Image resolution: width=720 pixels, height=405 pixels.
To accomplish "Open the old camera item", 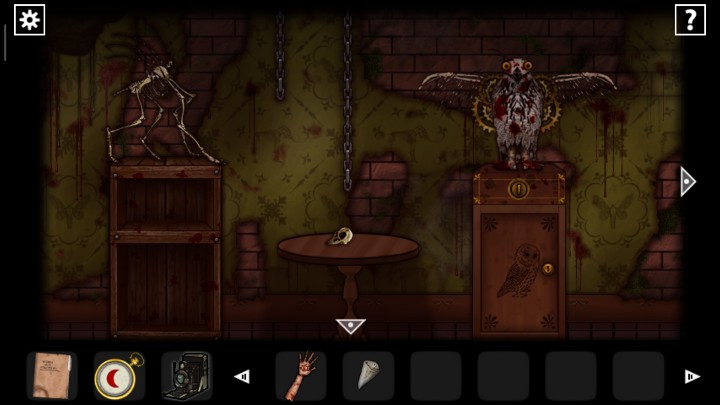I will coord(186,376).
